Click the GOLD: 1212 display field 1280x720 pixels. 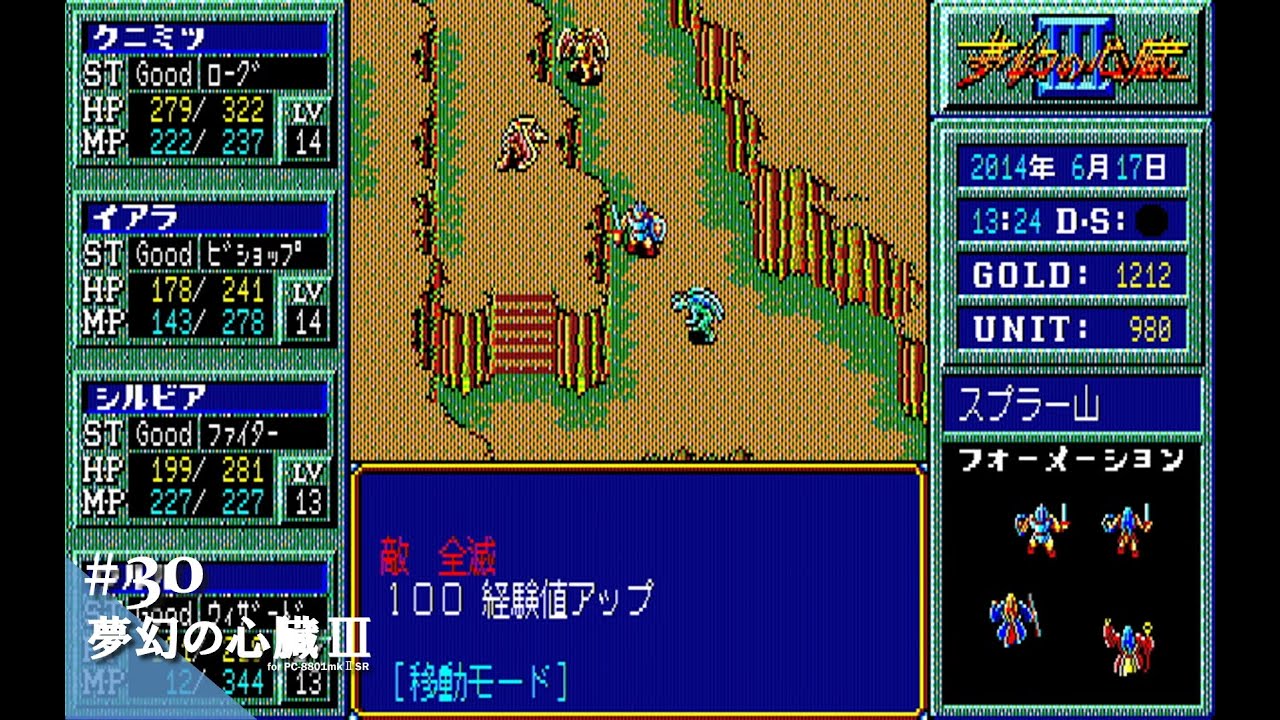pos(1072,276)
